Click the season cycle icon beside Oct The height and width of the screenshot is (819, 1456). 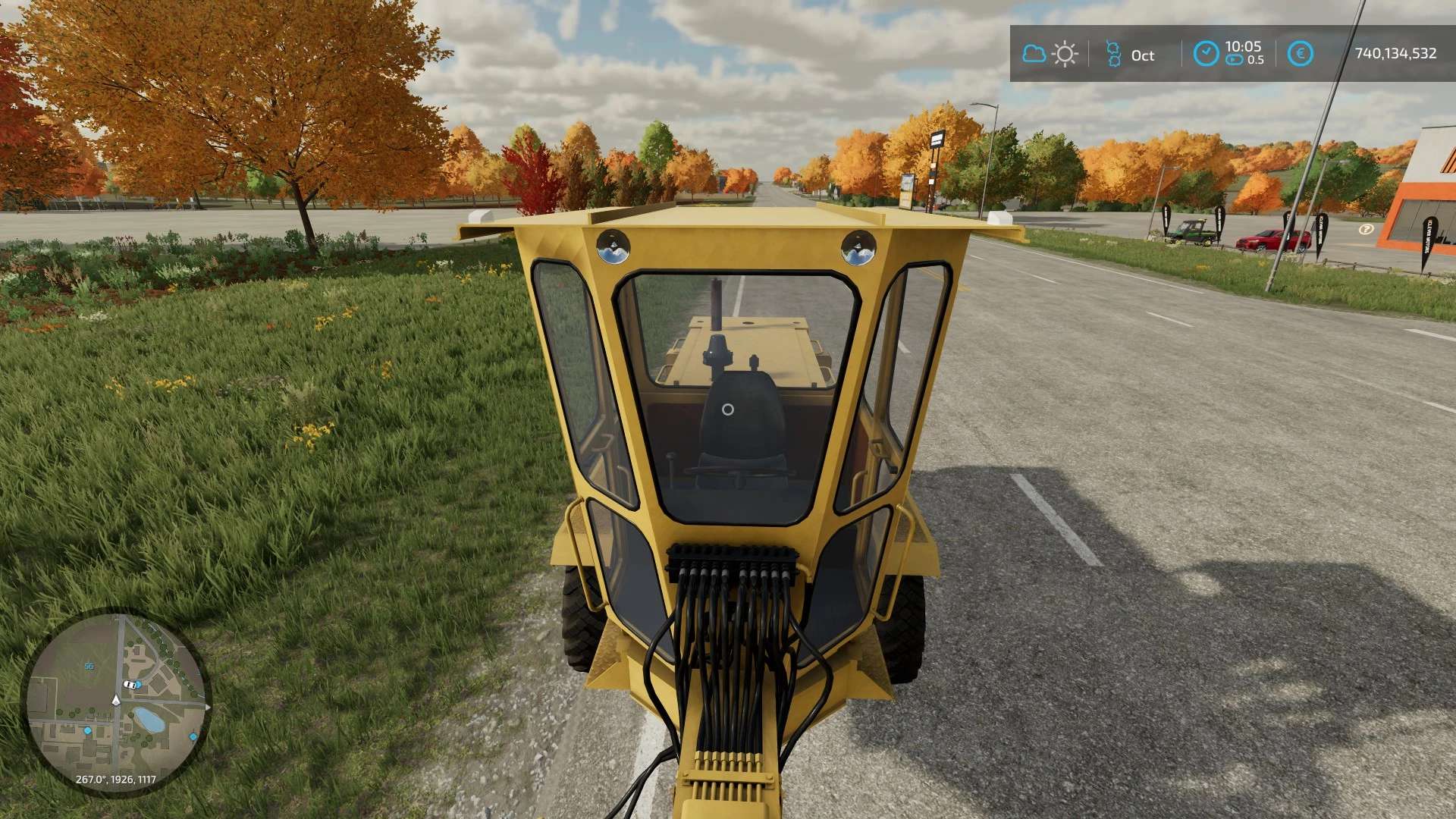coord(1112,54)
